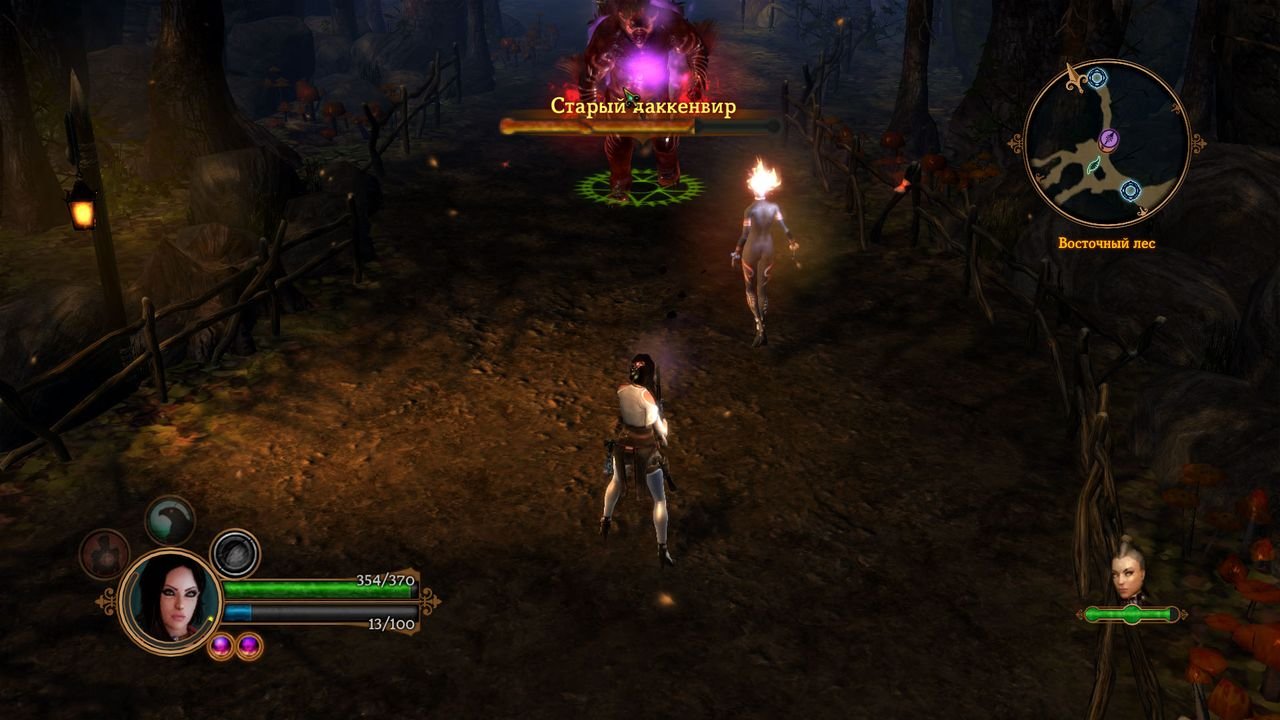Activate the raven ability icon
Viewport: 1280px width, 720px height.
(169, 520)
